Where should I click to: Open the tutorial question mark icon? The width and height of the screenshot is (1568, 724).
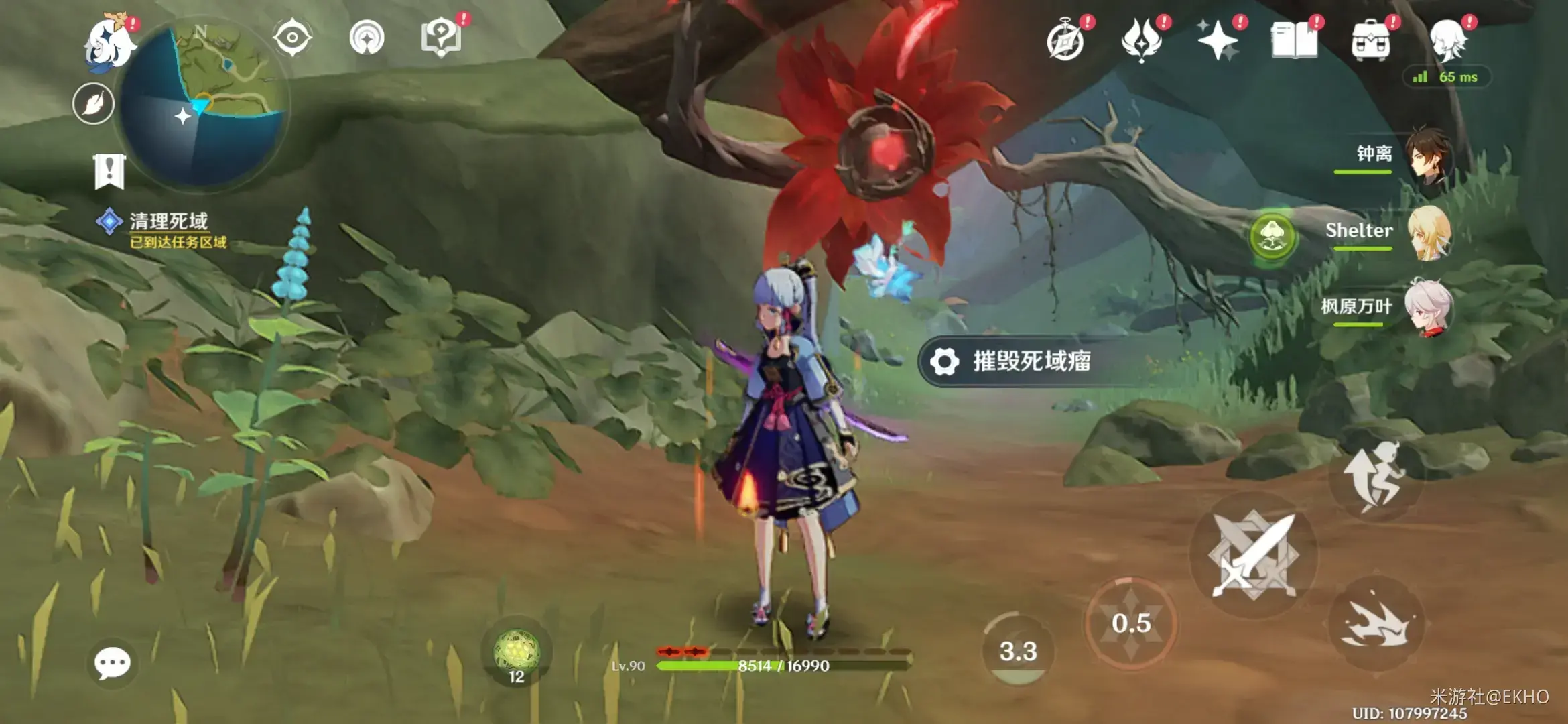[x=441, y=38]
